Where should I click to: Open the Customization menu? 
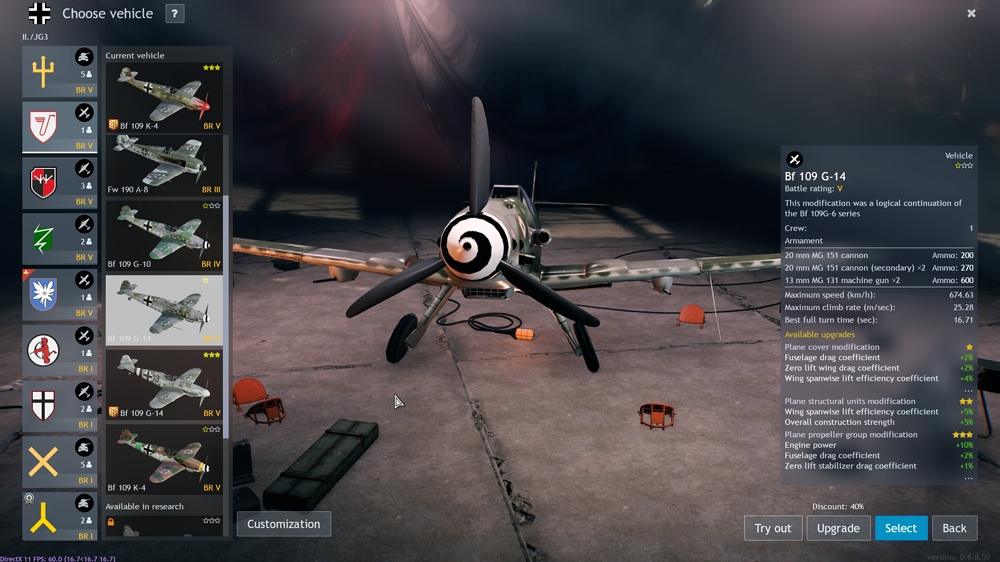point(283,524)
